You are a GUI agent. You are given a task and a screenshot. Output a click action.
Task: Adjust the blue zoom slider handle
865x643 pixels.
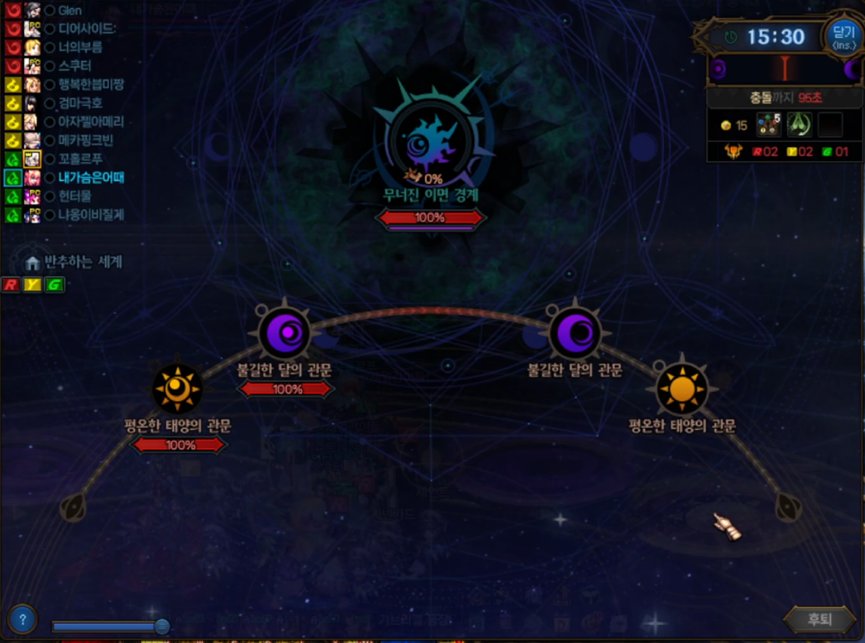(x=162, y=626)
